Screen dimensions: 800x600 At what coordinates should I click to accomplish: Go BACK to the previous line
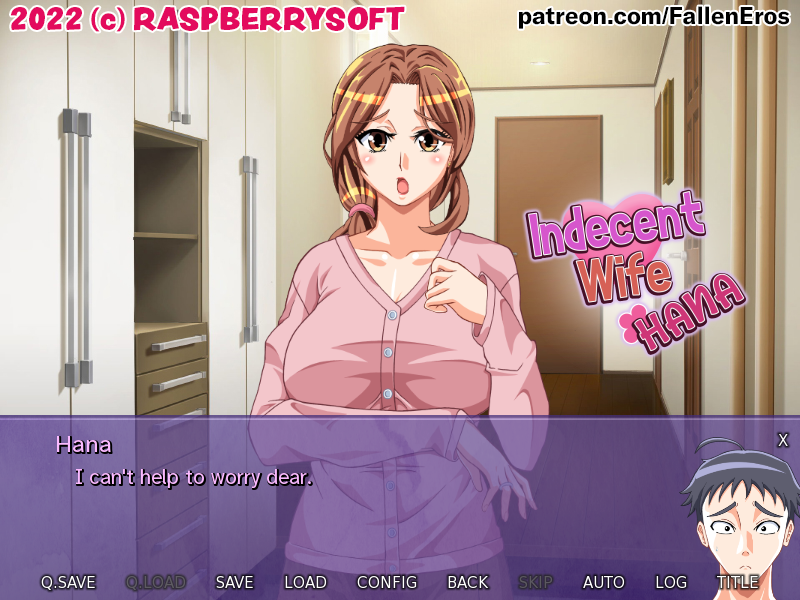[468, 582]
